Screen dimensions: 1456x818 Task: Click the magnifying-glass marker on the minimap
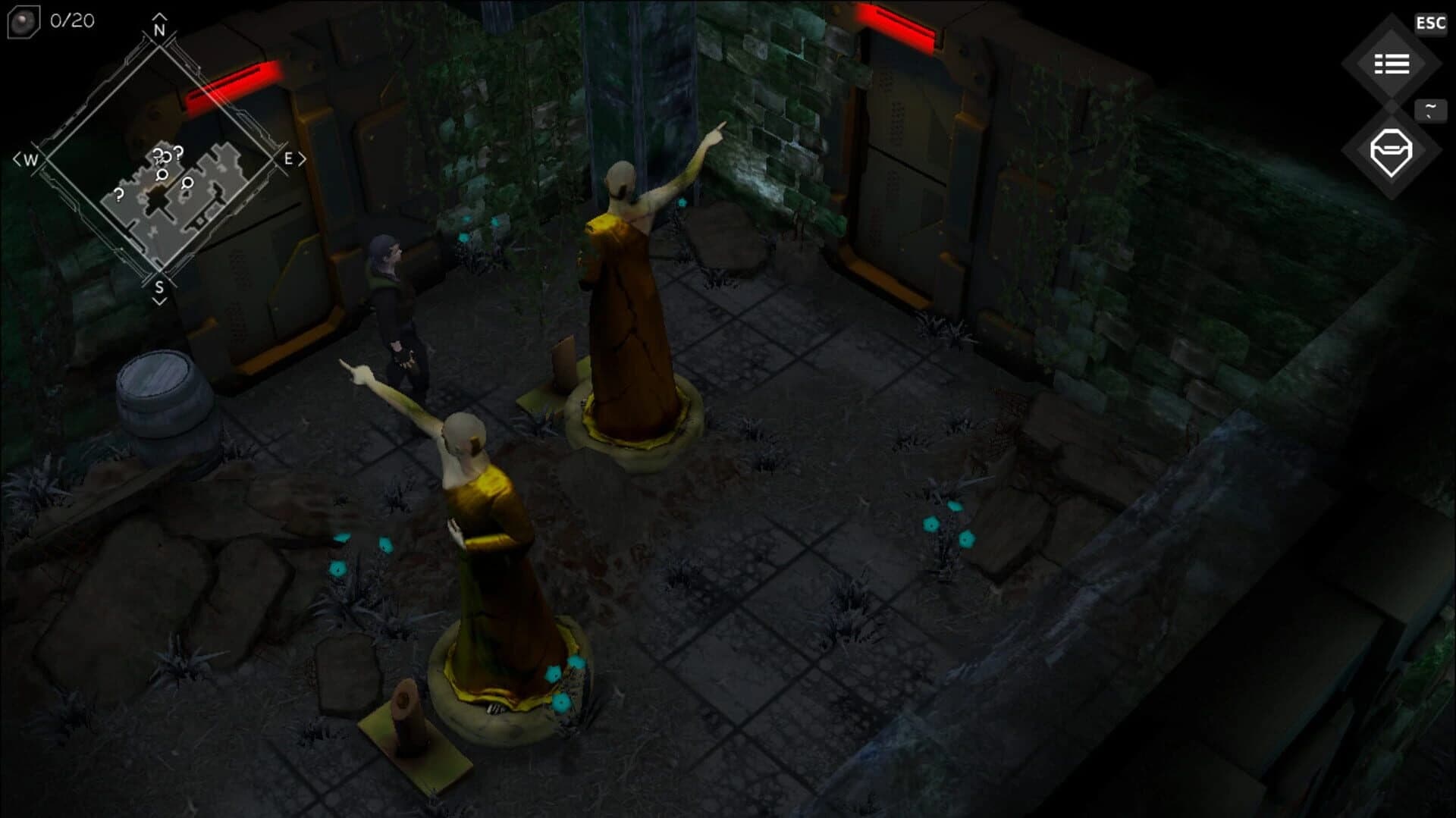click(162, 176)
